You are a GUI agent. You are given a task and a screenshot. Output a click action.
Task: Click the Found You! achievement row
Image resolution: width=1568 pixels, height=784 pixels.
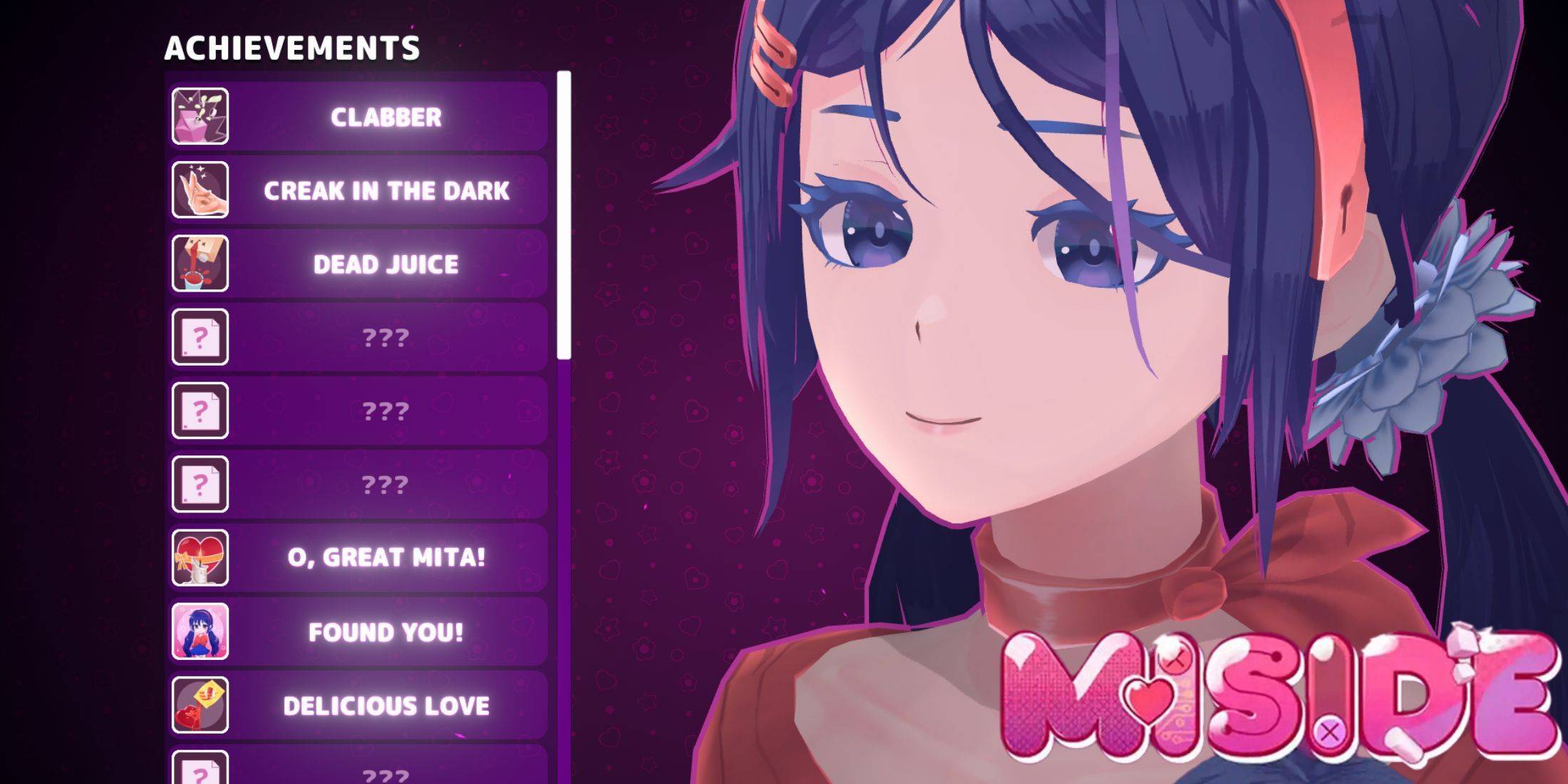coord(386,631)
